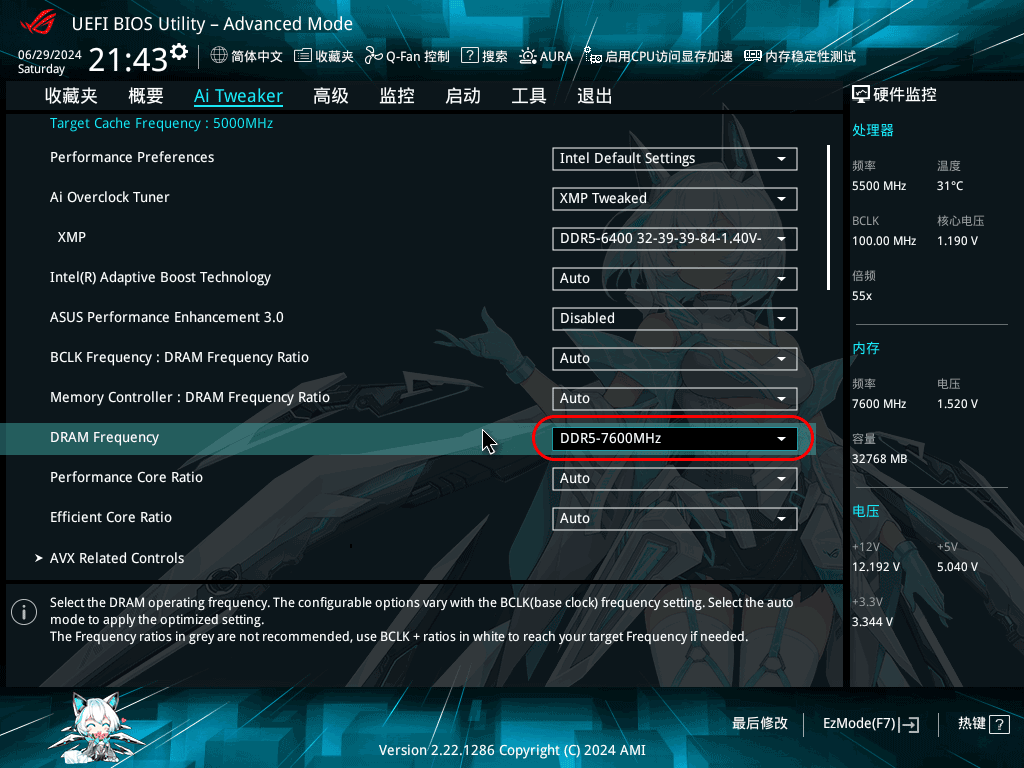1024x768 pixels.
Task: Expand the Ai Overclock Tuner dropdown
Action: click(x=674, y=198)
